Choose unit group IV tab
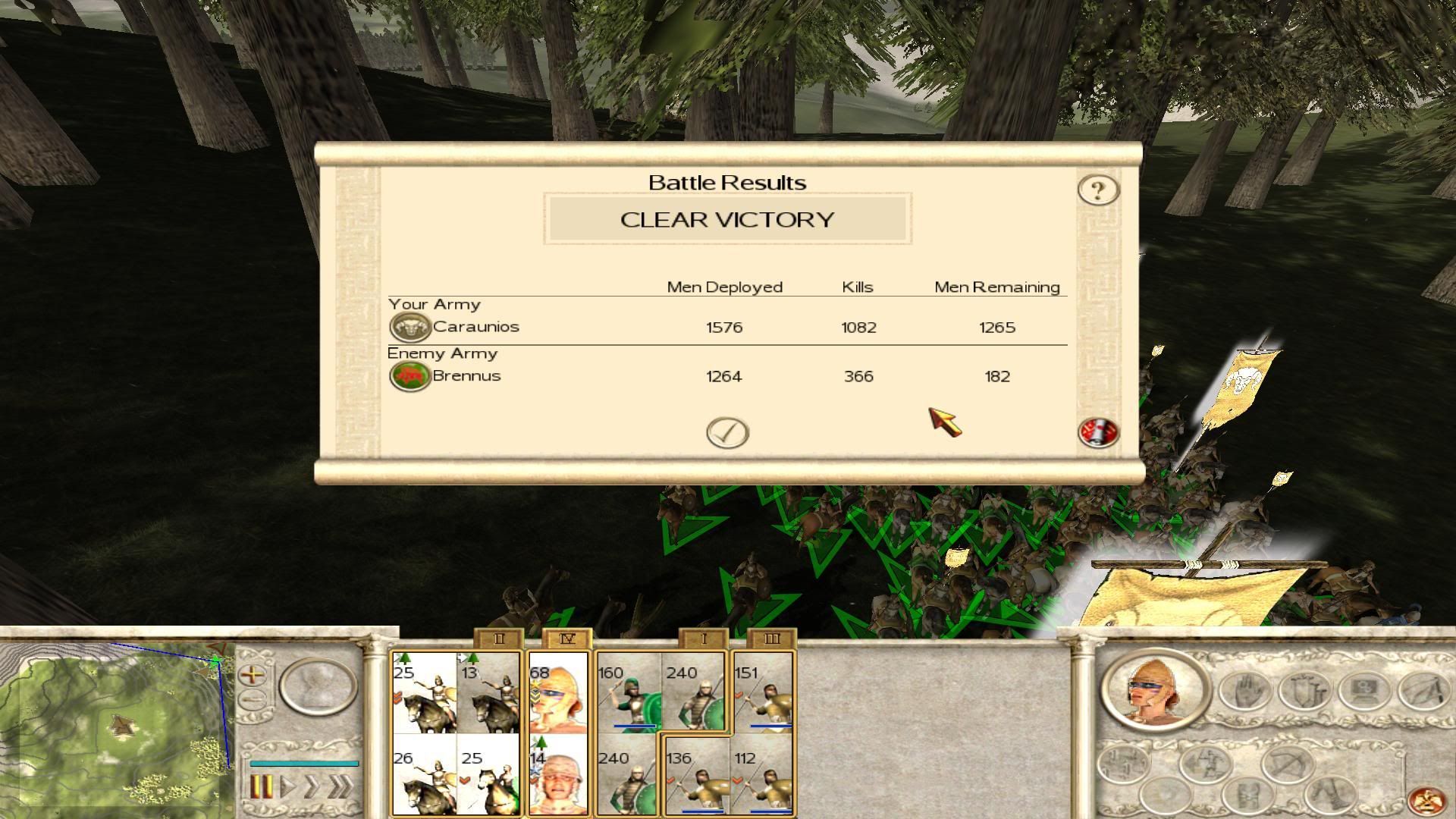Viewport: 1456px width, 819px height. [x=566, y=639]
